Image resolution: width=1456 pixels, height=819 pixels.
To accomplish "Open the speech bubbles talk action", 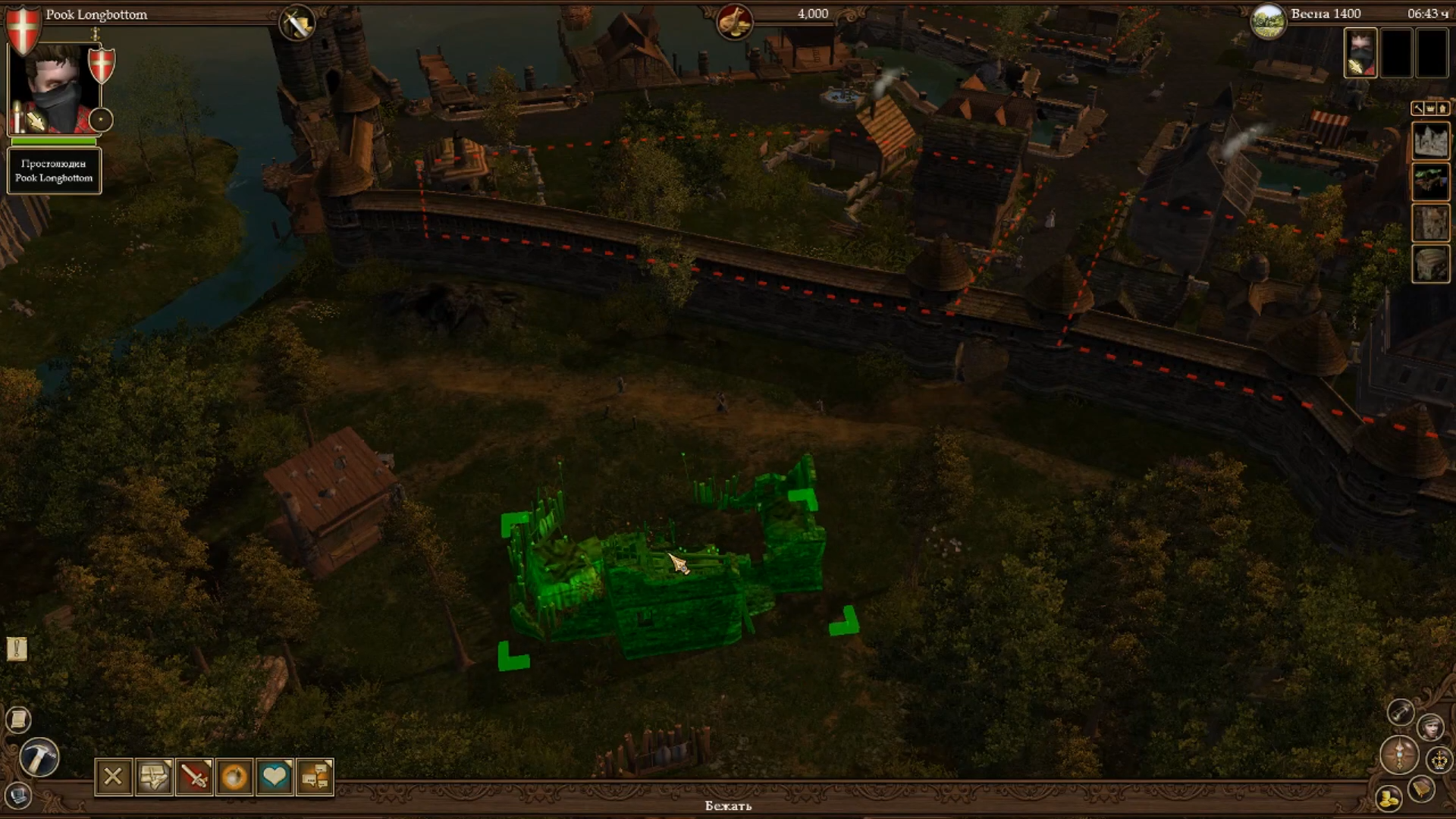I will pyautogui.click(x=315, y=777).
